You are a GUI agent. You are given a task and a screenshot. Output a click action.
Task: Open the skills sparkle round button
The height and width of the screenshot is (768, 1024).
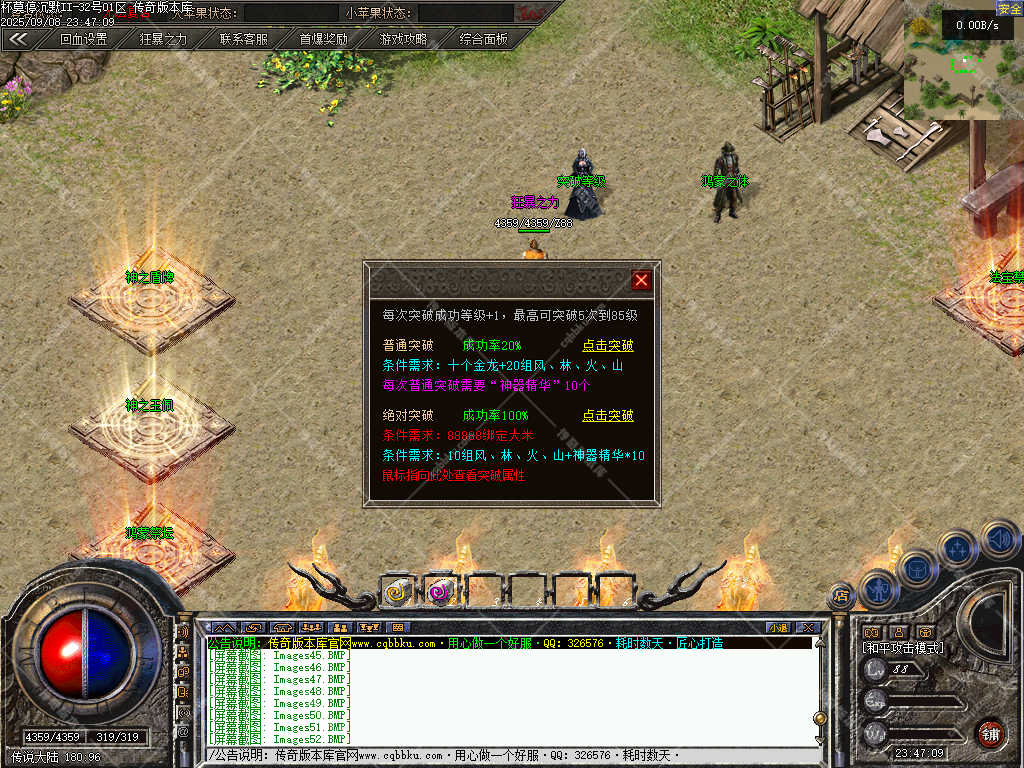pos(958,548)
